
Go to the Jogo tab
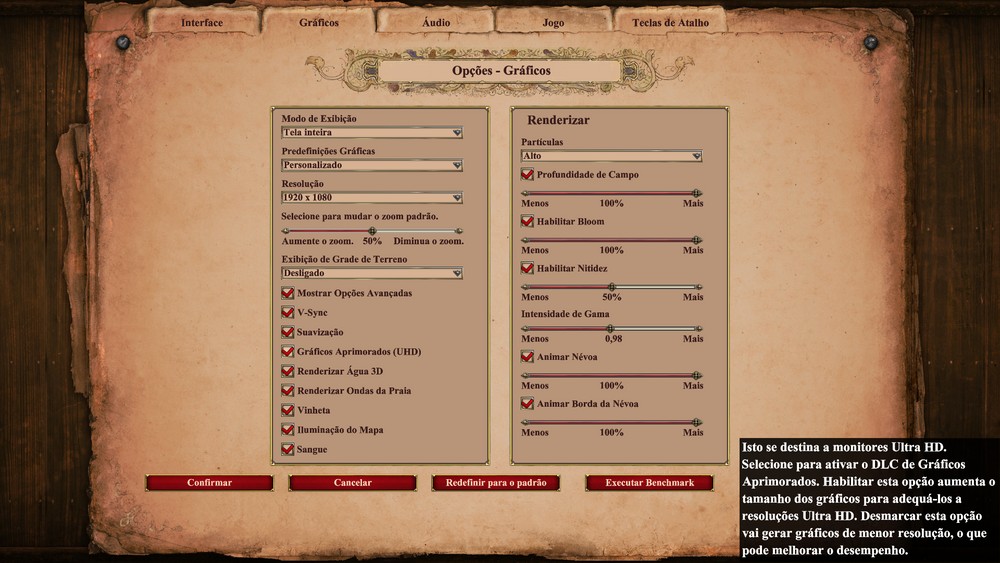pos(553,22)
